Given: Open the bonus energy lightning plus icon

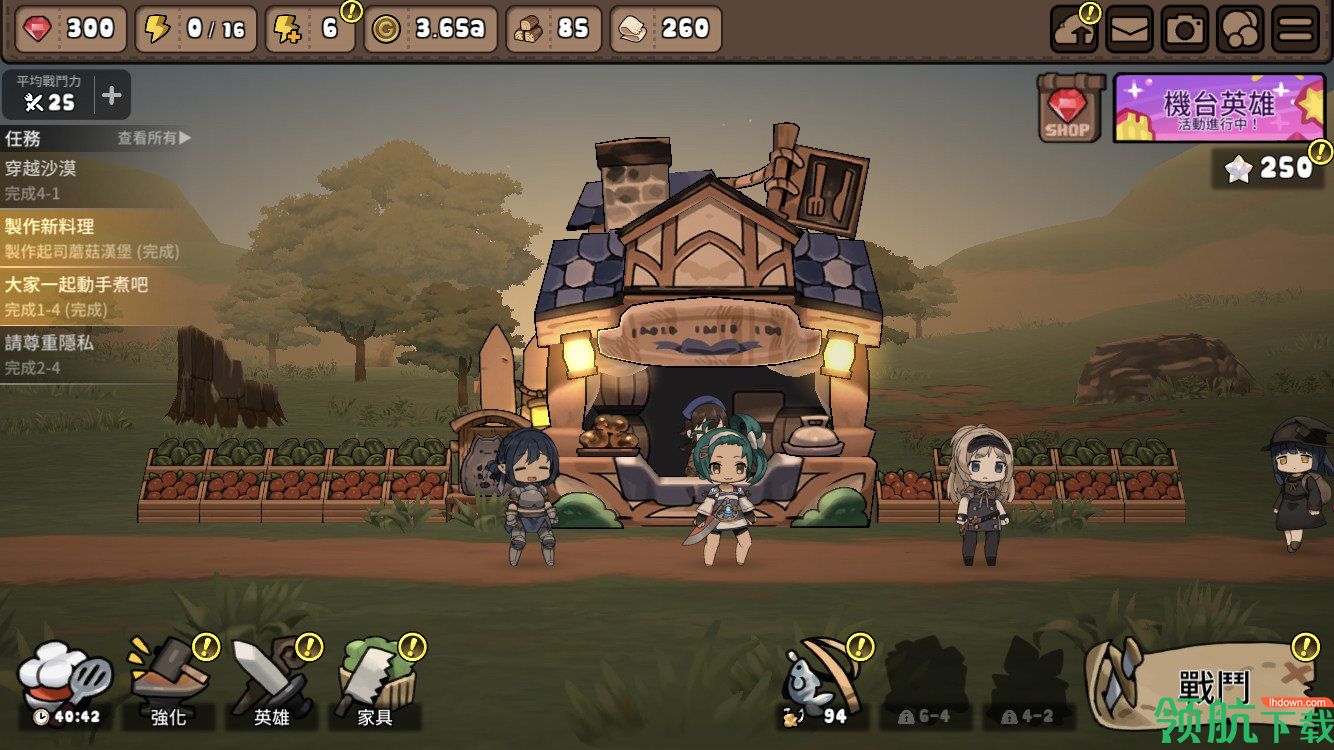Looking at the screenshot, I should coord(311,29).
